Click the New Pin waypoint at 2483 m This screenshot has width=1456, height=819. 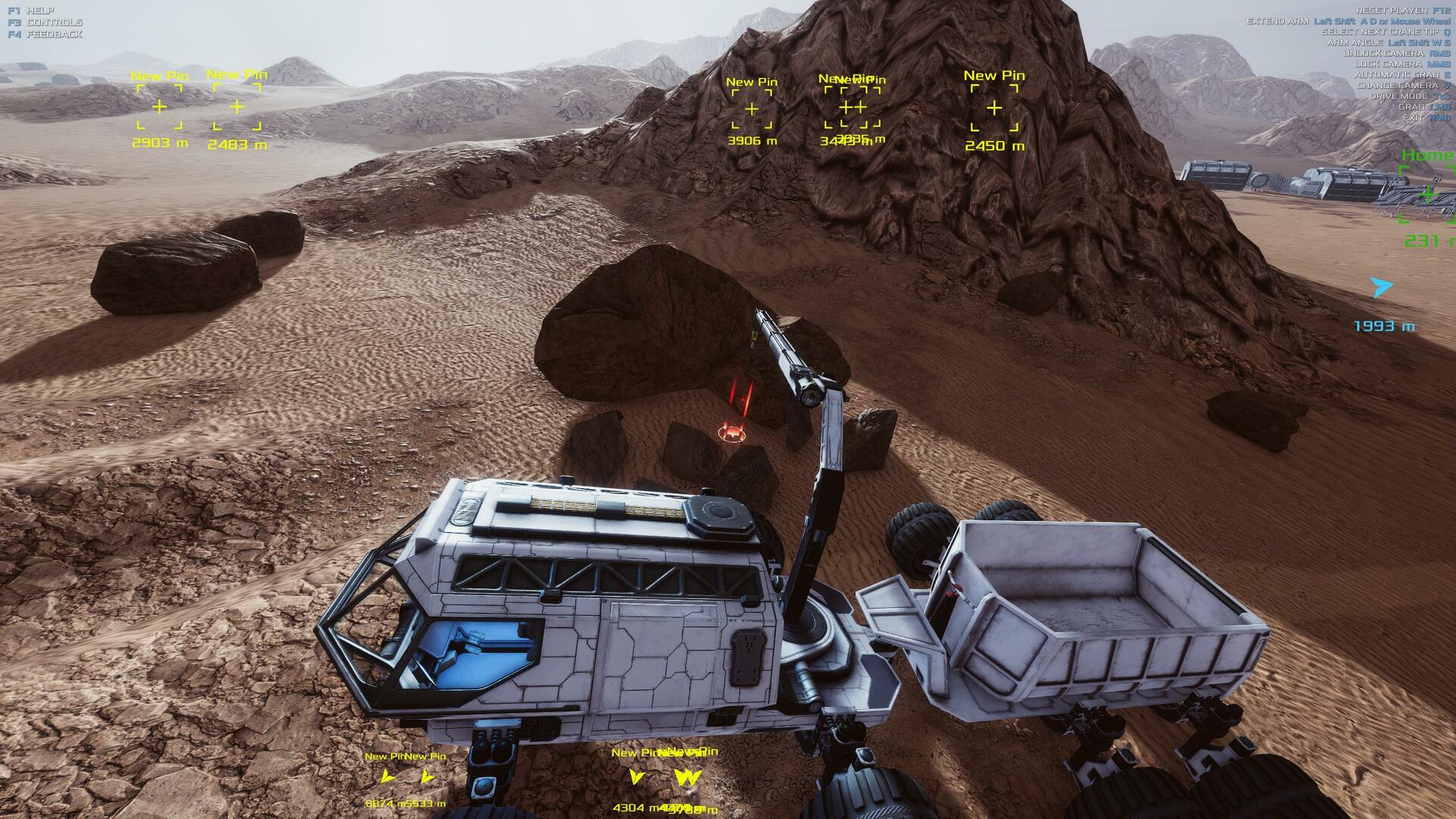tap(237, 107)
